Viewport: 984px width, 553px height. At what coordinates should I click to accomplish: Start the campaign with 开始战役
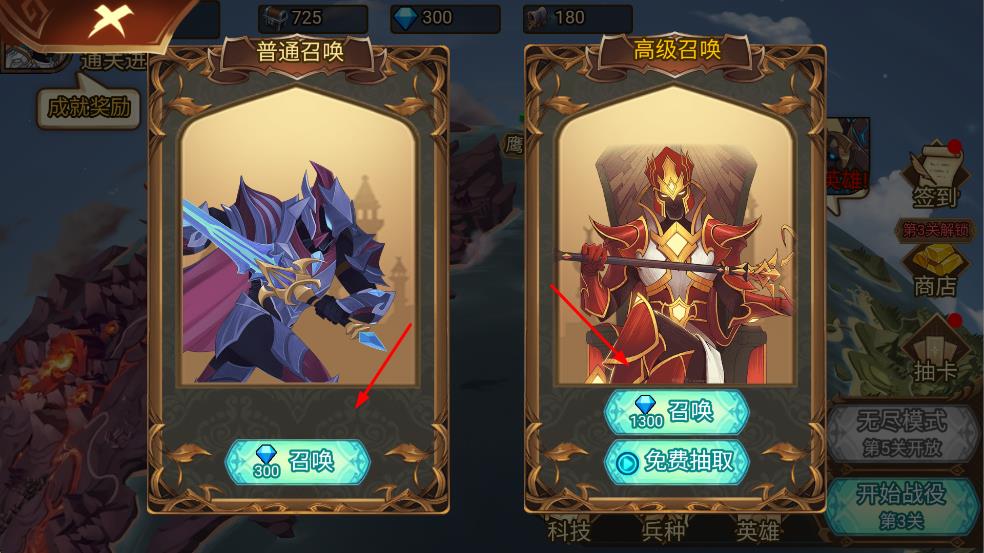901,505
